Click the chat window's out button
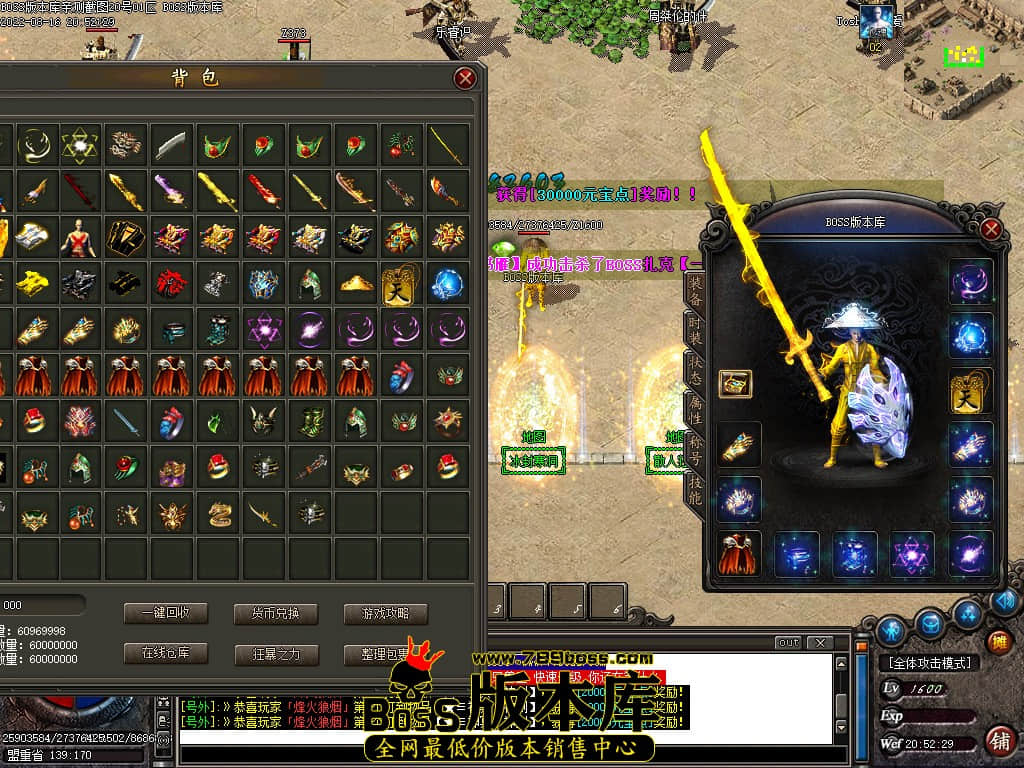This screenshot has height=768, width=1024. 789,643
